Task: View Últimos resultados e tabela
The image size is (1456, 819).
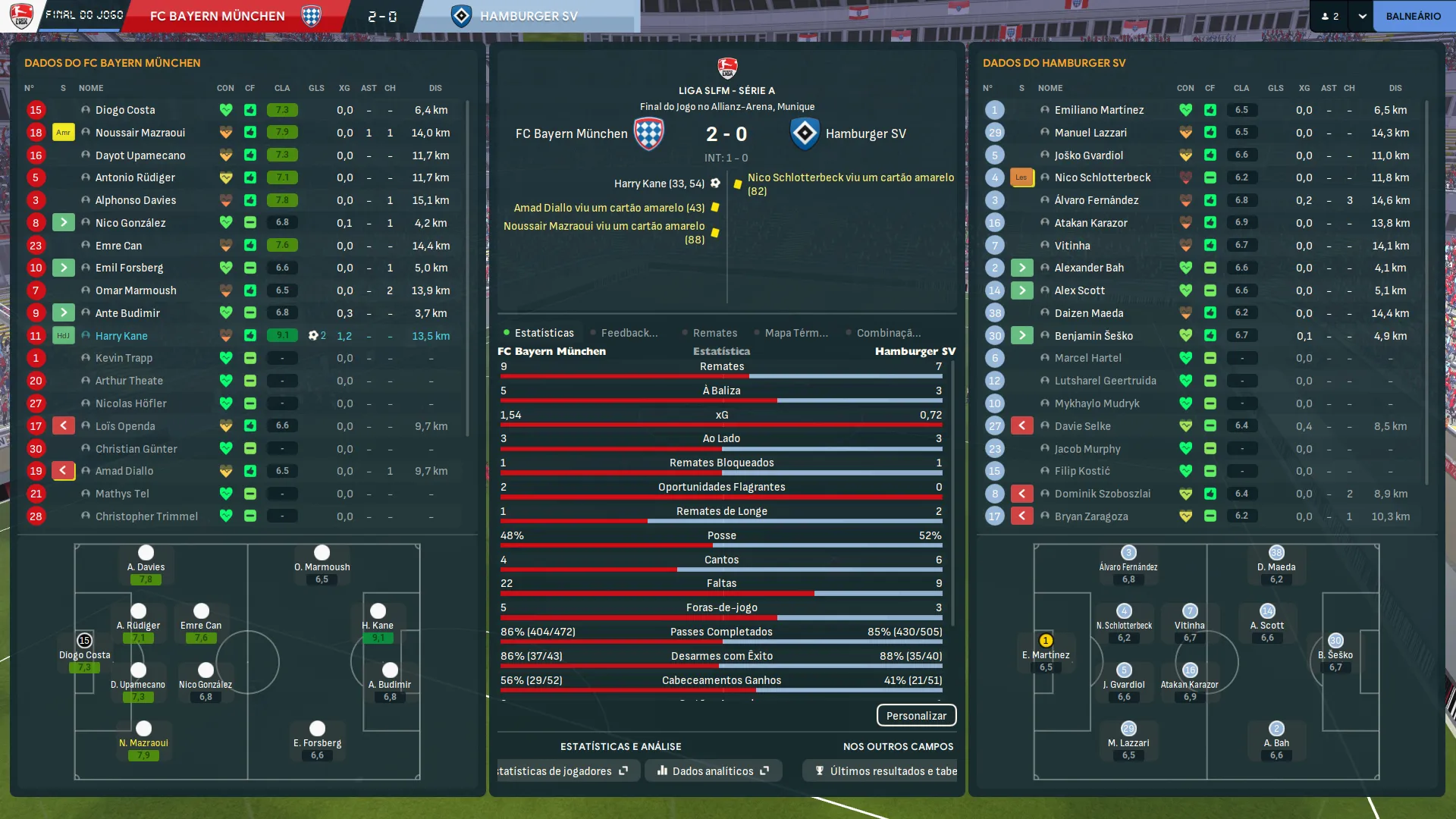Action: 886,771
